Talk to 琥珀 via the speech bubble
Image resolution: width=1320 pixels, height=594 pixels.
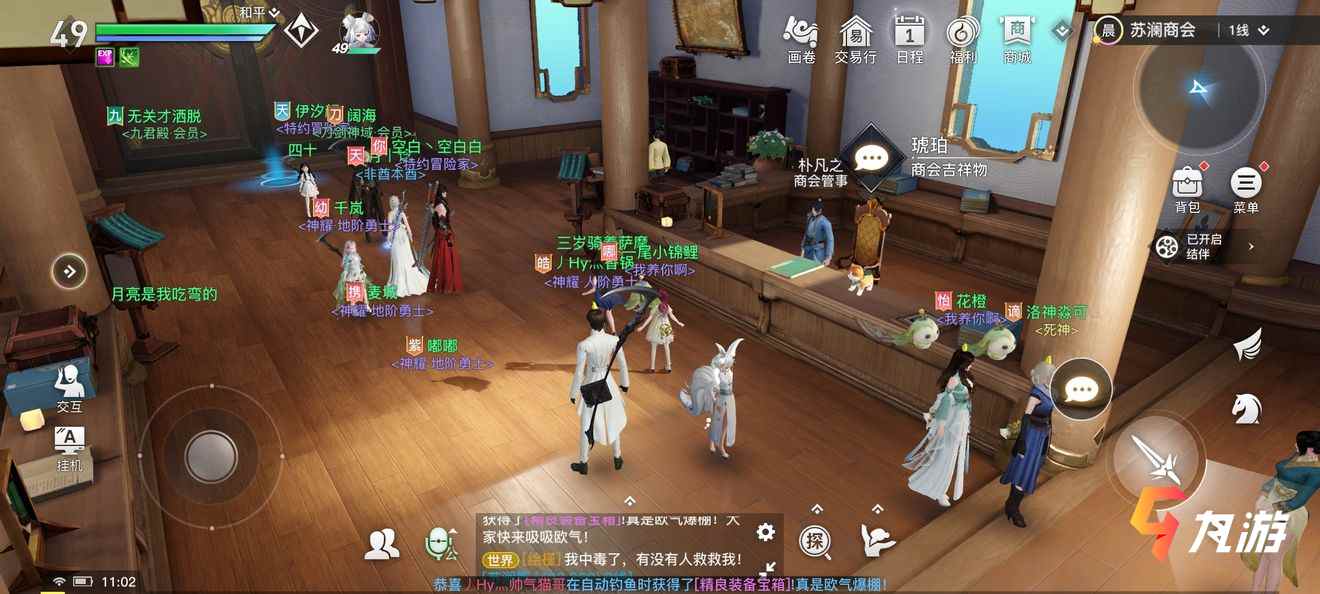pos(872,158)
